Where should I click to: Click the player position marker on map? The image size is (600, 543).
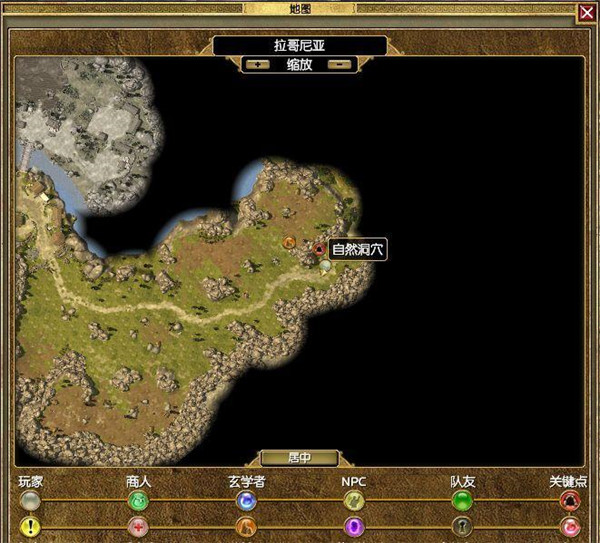point(325,266)
